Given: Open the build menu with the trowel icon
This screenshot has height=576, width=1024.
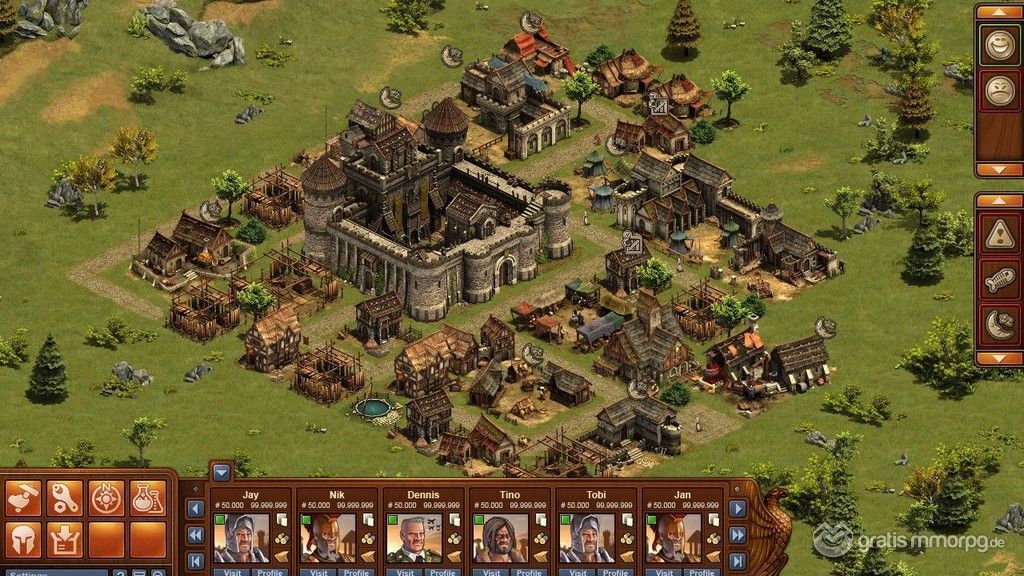Looking at the screenshot, I should click(23, 497).
